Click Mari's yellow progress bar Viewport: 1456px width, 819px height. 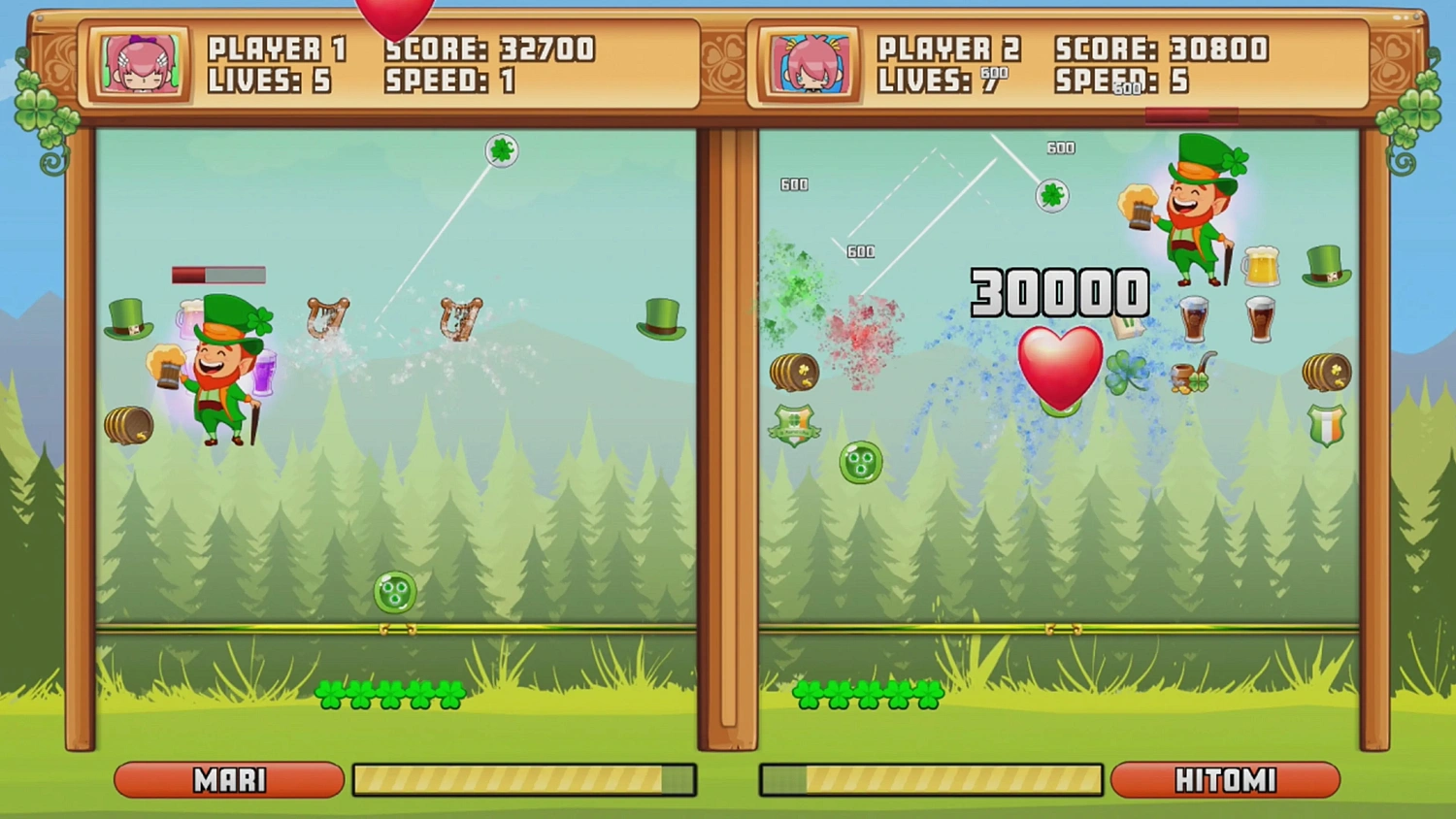524,778
